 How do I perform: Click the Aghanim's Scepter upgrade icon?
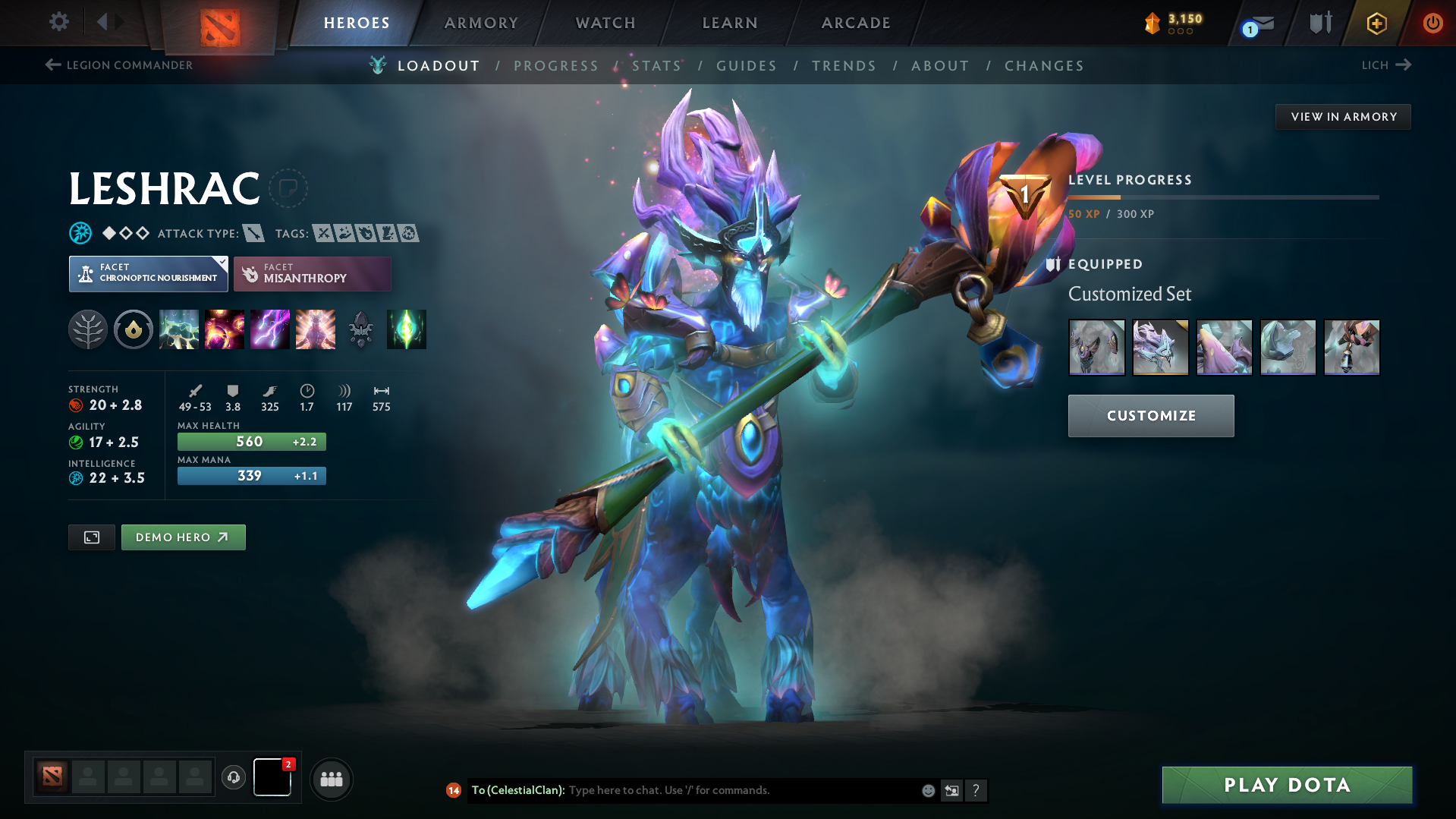coord(361,329)
